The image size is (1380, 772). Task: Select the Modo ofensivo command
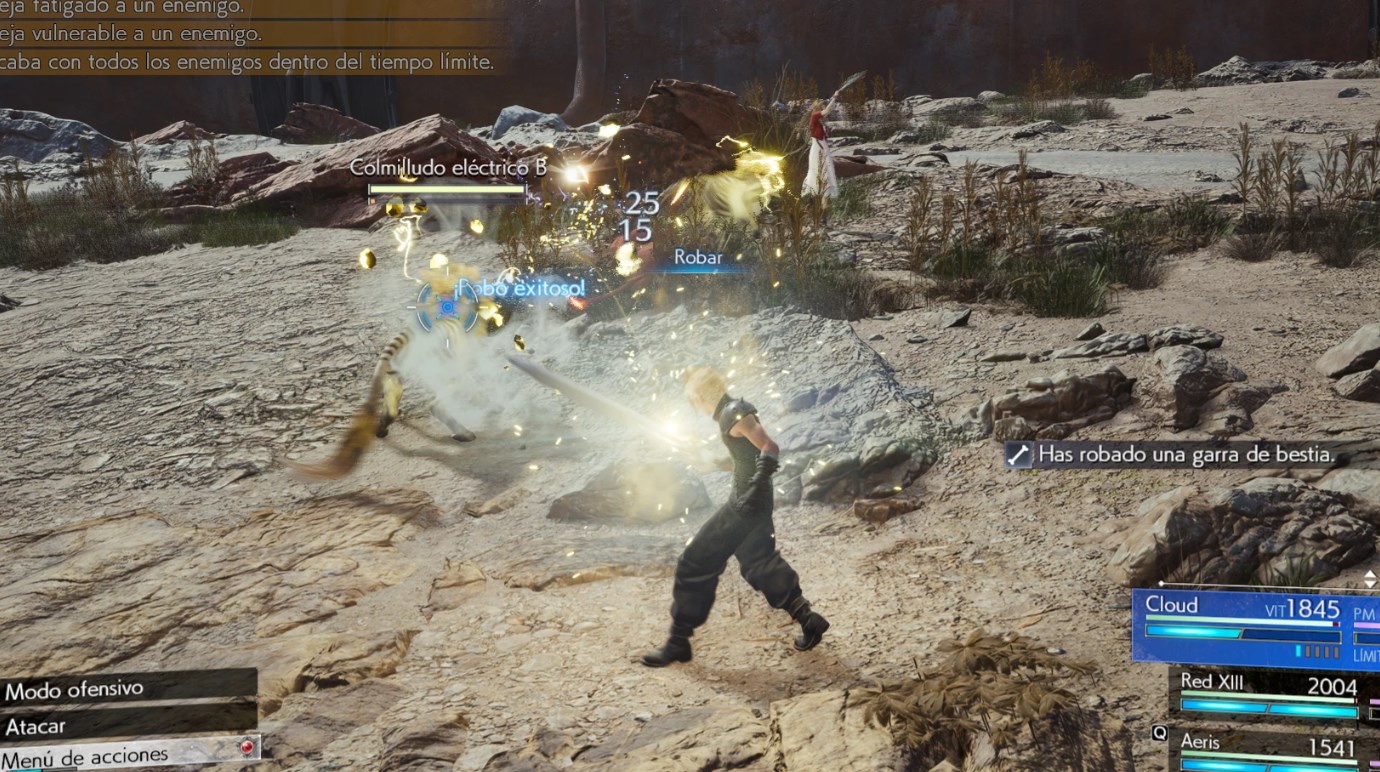click(x=127, y=689)
